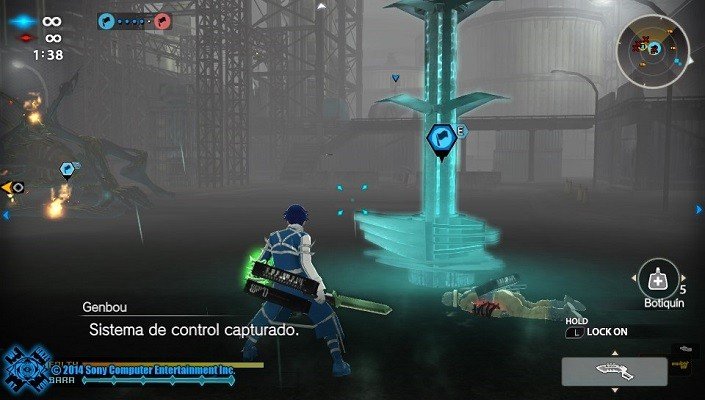The height and width of the screenshot is (400, 705).
Task: Click the blue-red control system capture indicator
Action: [135, 20]
